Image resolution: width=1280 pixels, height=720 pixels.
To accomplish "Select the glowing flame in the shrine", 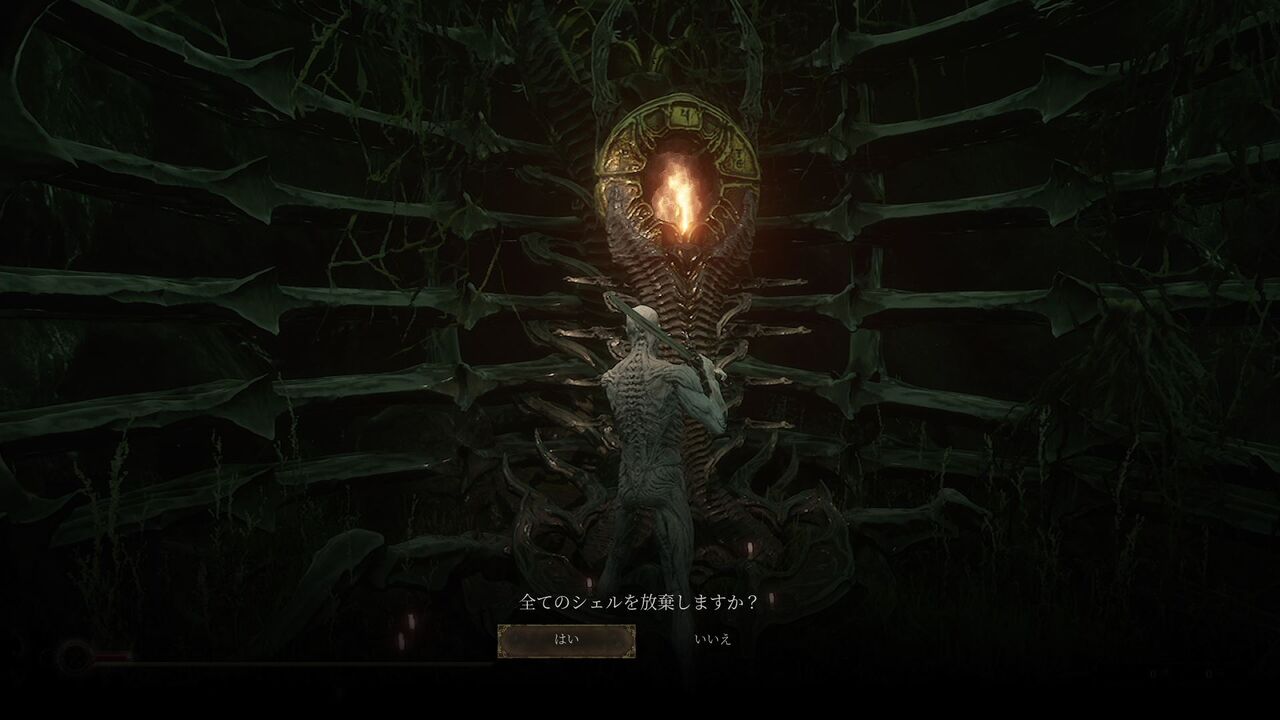I will [x=683, y=190].
